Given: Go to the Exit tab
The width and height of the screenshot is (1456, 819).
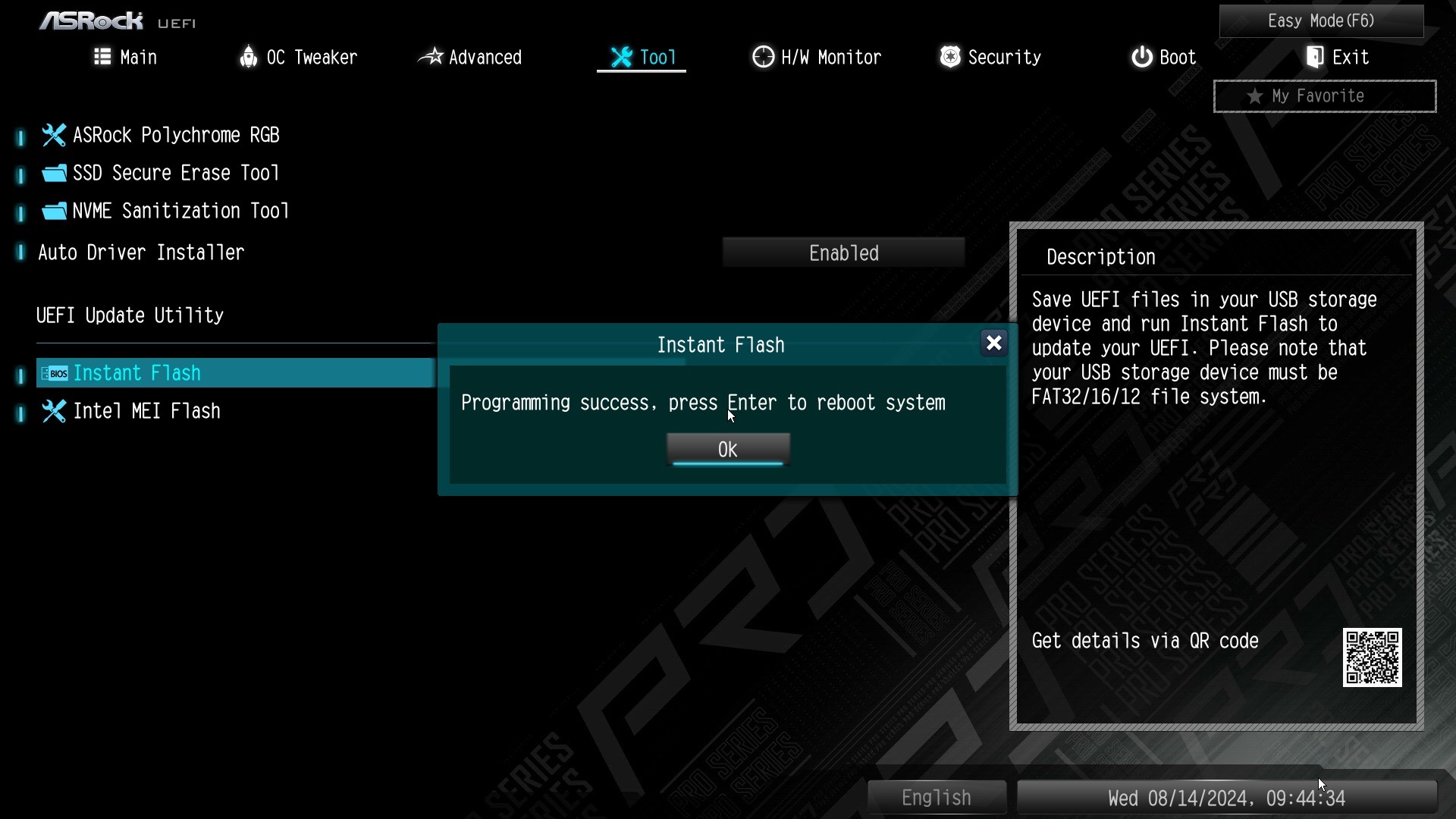Looking at the screenshot, I should 1337,58.
